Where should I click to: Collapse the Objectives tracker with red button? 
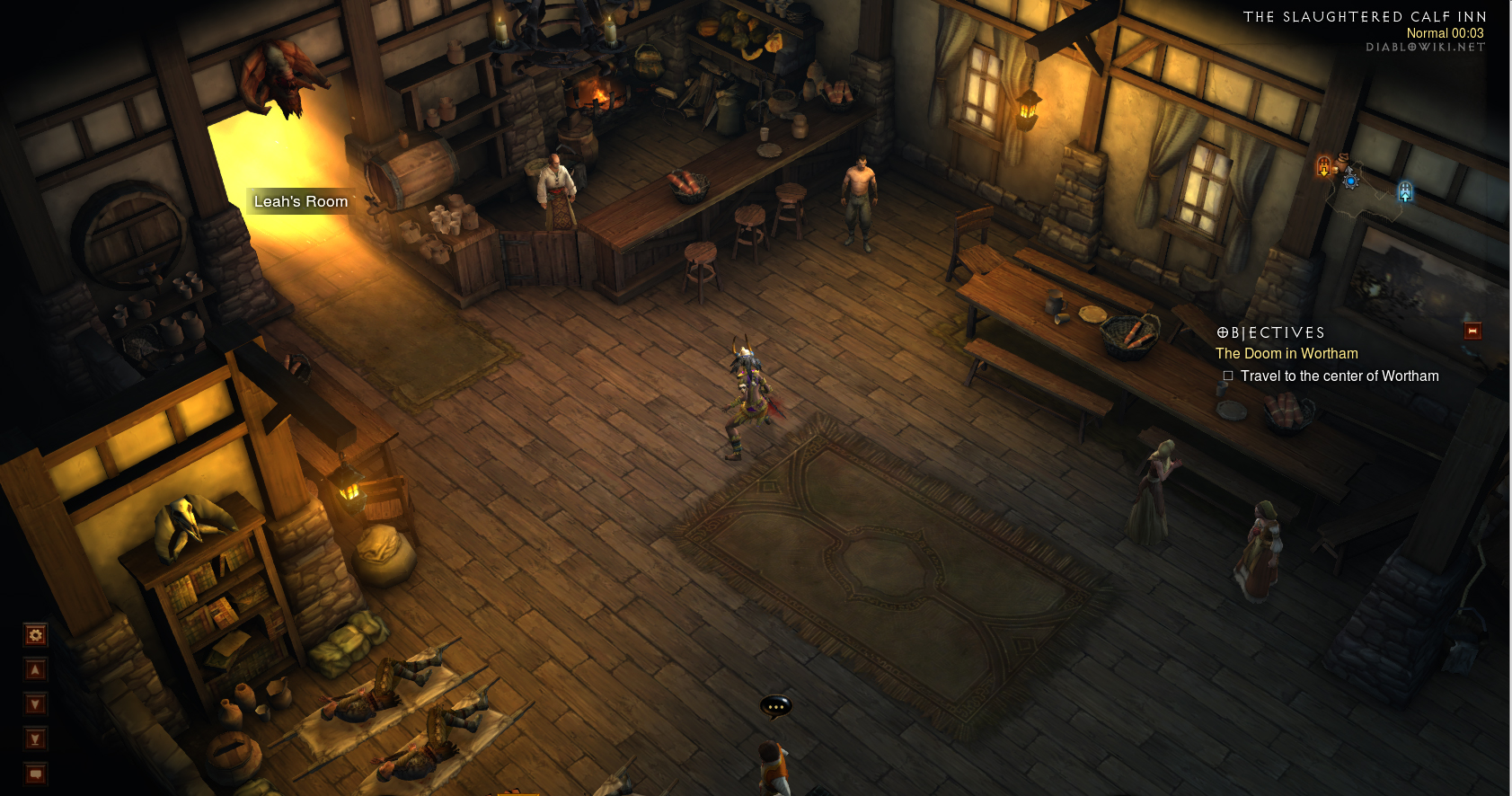coord(1472,332)
